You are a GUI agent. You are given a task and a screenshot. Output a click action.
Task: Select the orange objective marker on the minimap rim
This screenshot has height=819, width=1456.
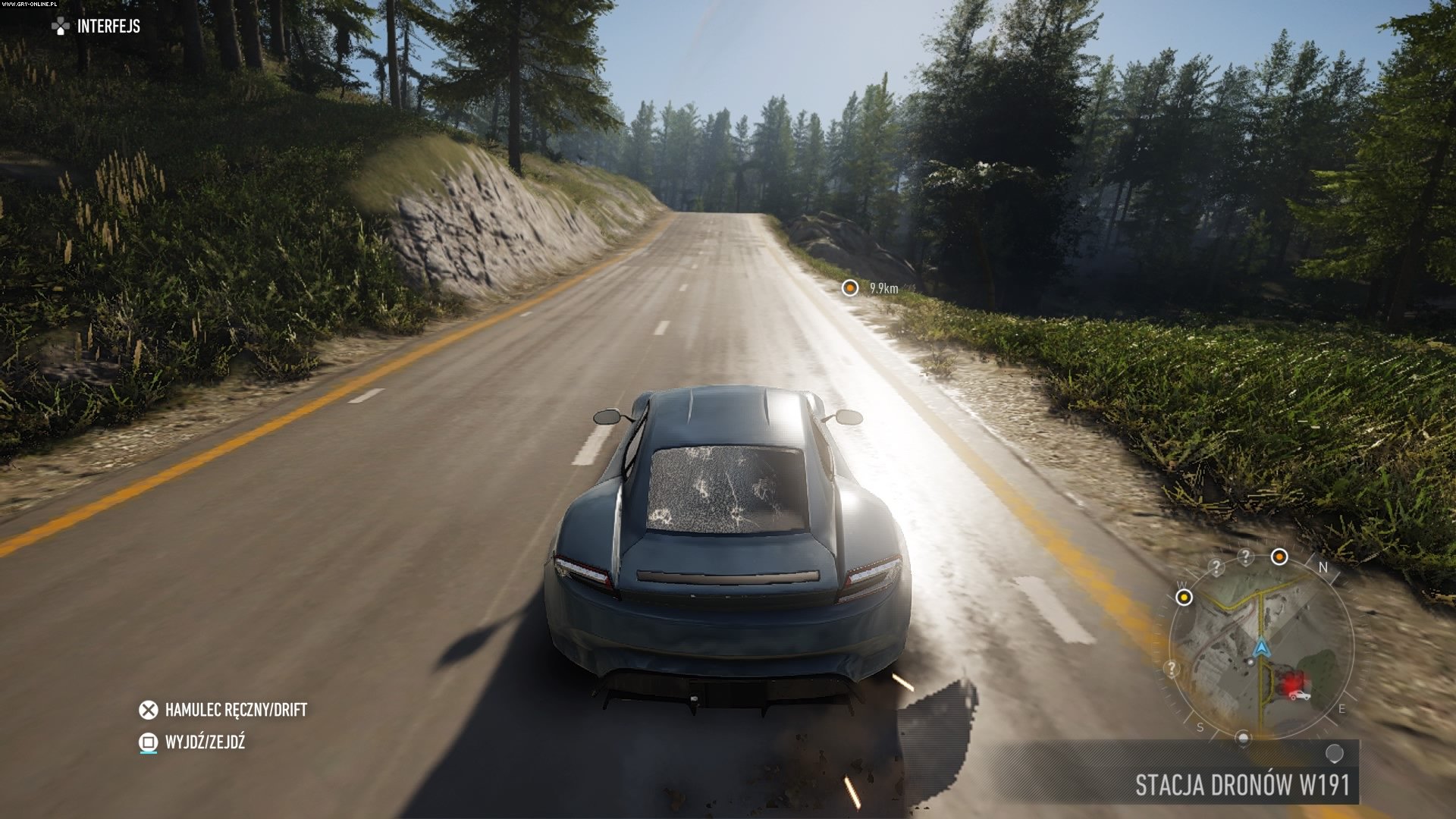point(1279,557)
